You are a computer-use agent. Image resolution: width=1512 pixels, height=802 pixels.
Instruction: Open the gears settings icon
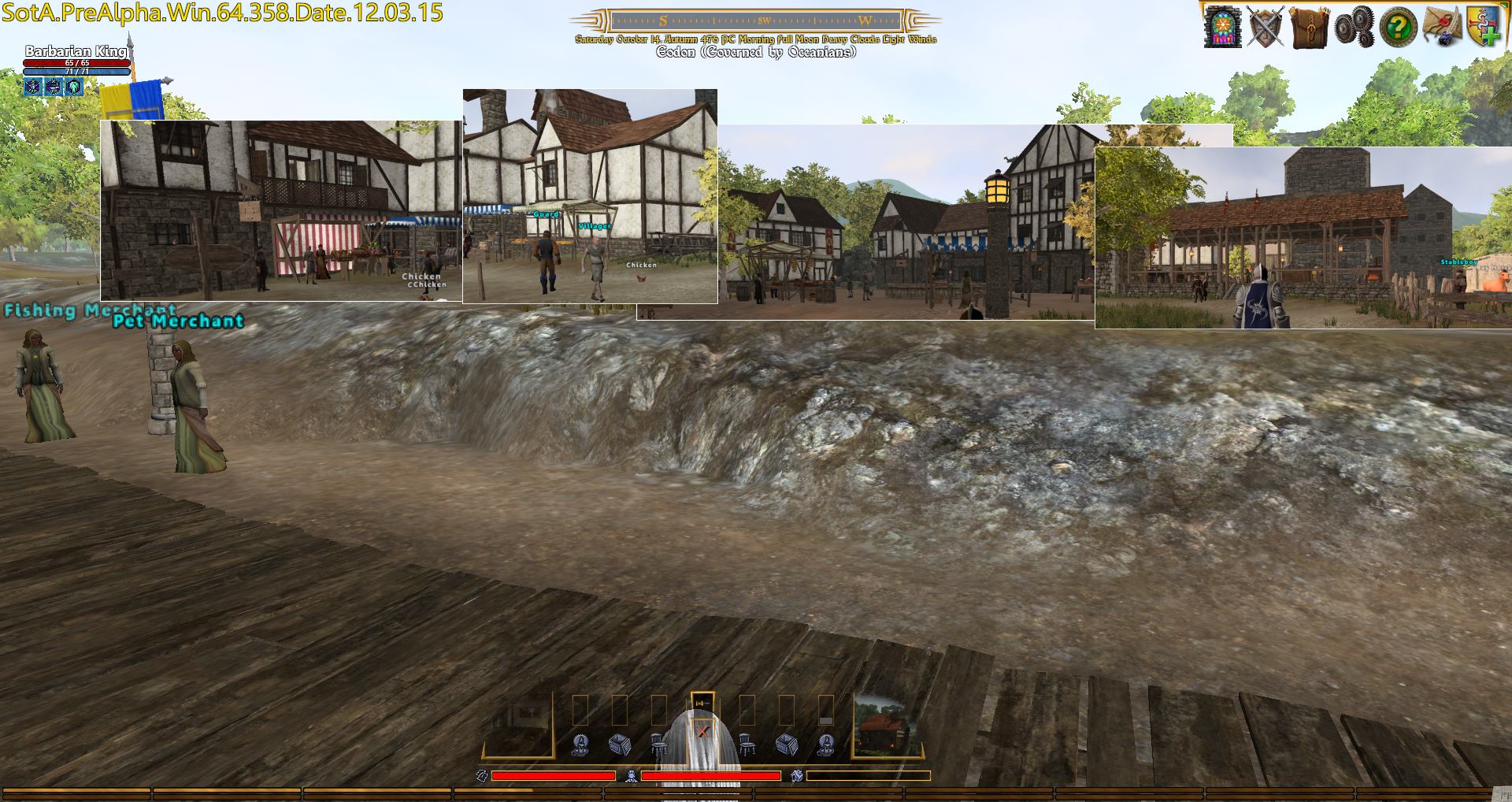1354,27
